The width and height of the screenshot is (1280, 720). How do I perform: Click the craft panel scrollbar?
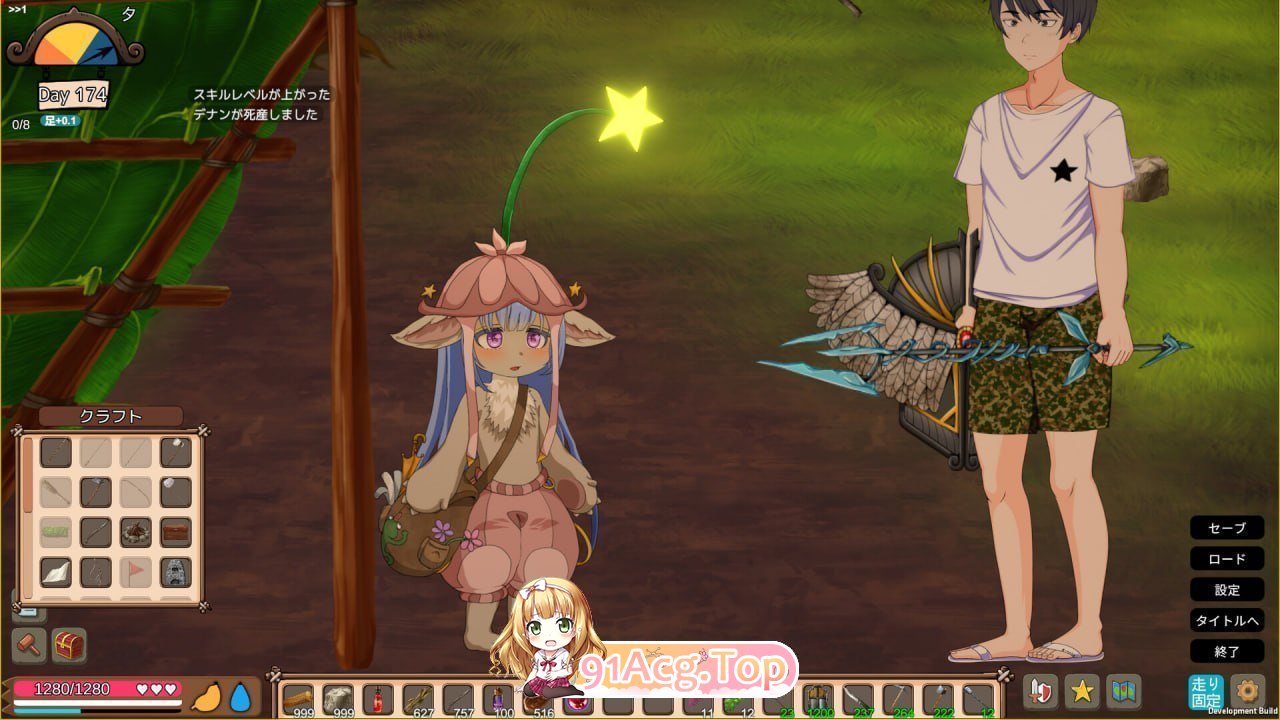(x=27, y=475)
